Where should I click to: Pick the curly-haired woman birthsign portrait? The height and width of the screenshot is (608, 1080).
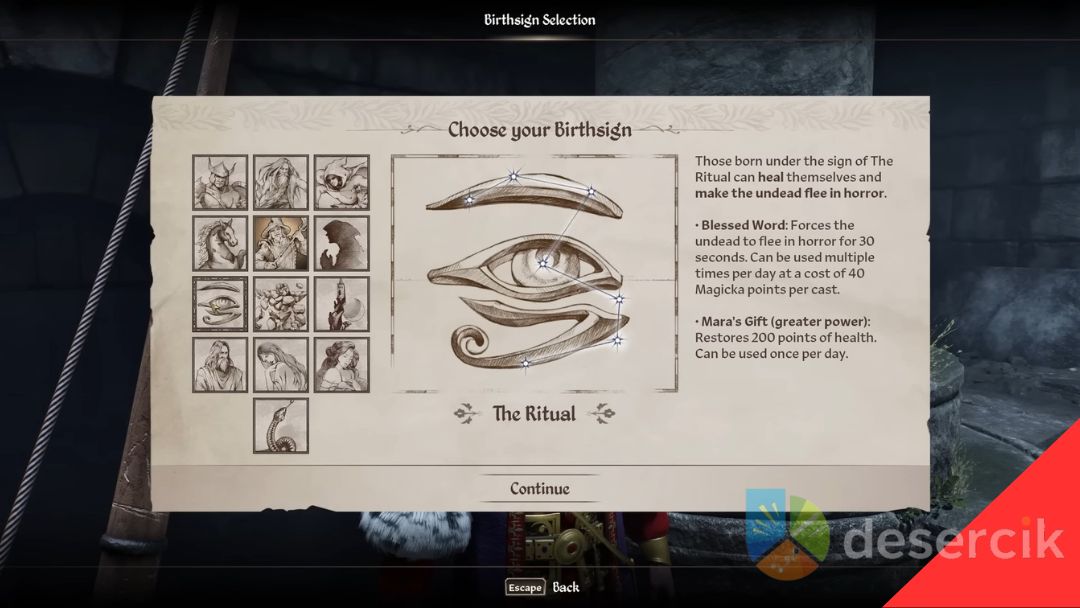(342, 365)
